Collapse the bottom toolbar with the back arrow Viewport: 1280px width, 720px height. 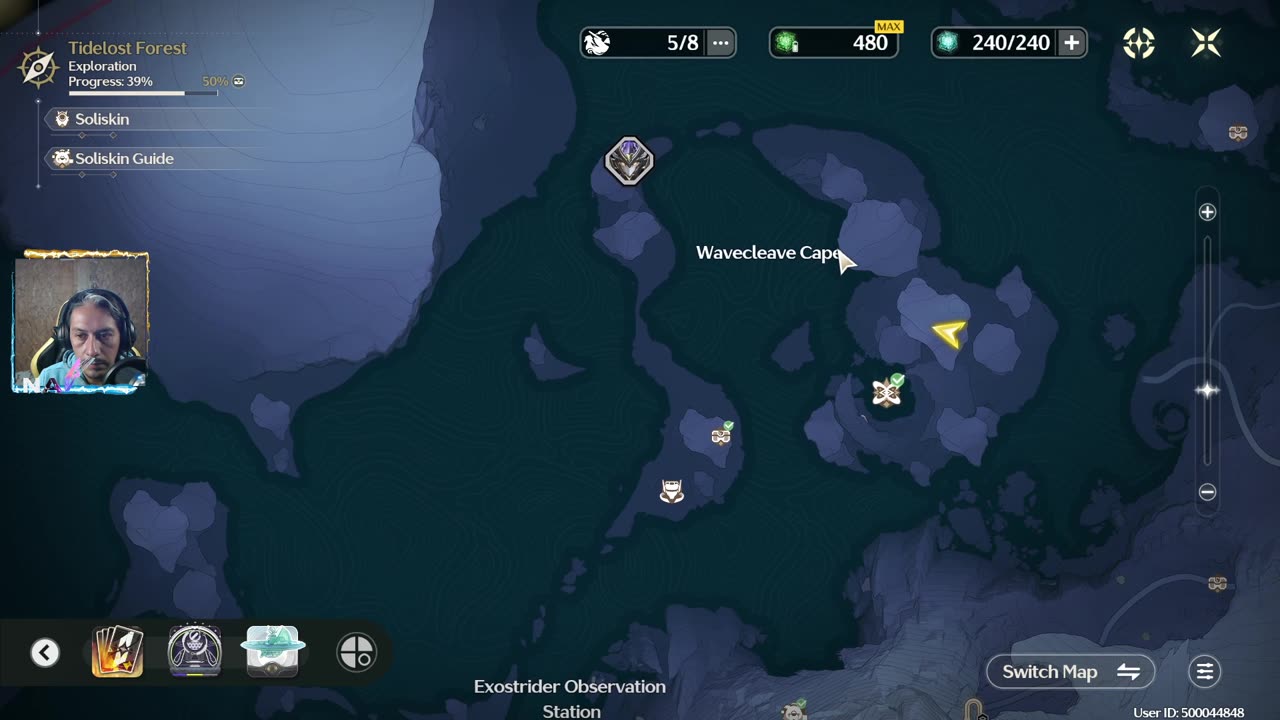click(45, 653)
